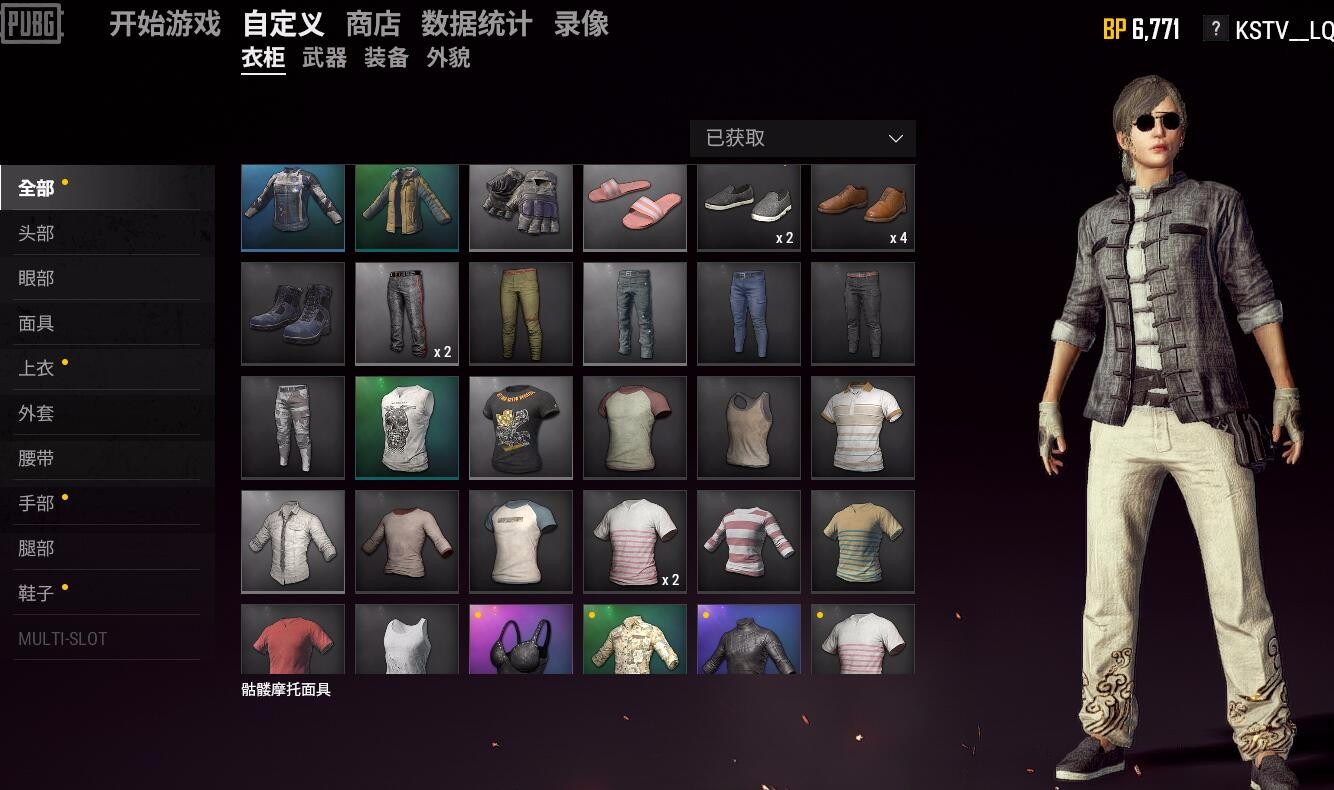Open the 商店 shop menu
Image resolution: width=1334 pixels, height=790 pixels.
[372, 25]
